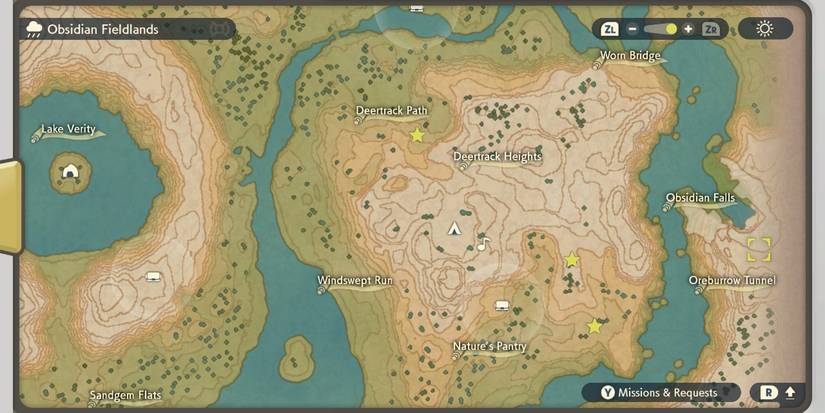This screenshot has width=825, height=413.
Task: Click the Sandgem Flats location label
Action: pos(125,396)
